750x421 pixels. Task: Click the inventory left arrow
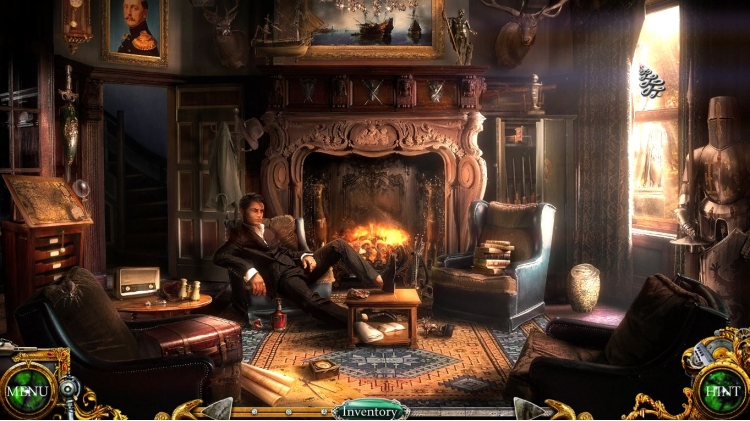218,409
